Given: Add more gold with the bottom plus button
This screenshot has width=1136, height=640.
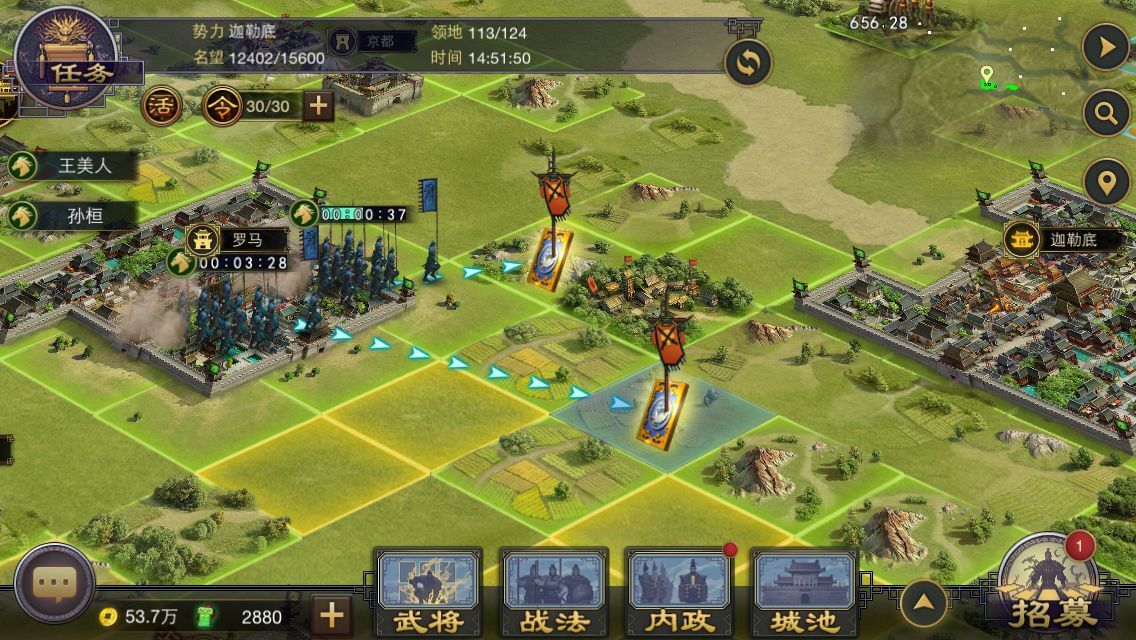Looking at the screenshot, I should 332,615.
